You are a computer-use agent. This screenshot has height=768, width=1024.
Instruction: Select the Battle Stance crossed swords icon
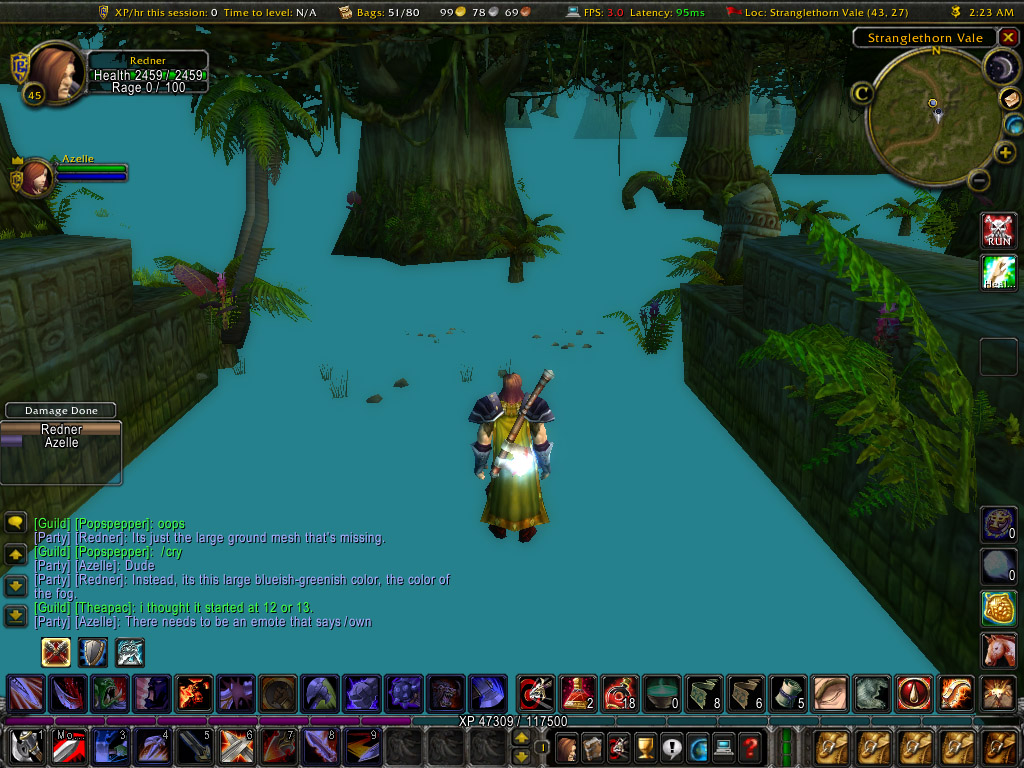(55, 652)
